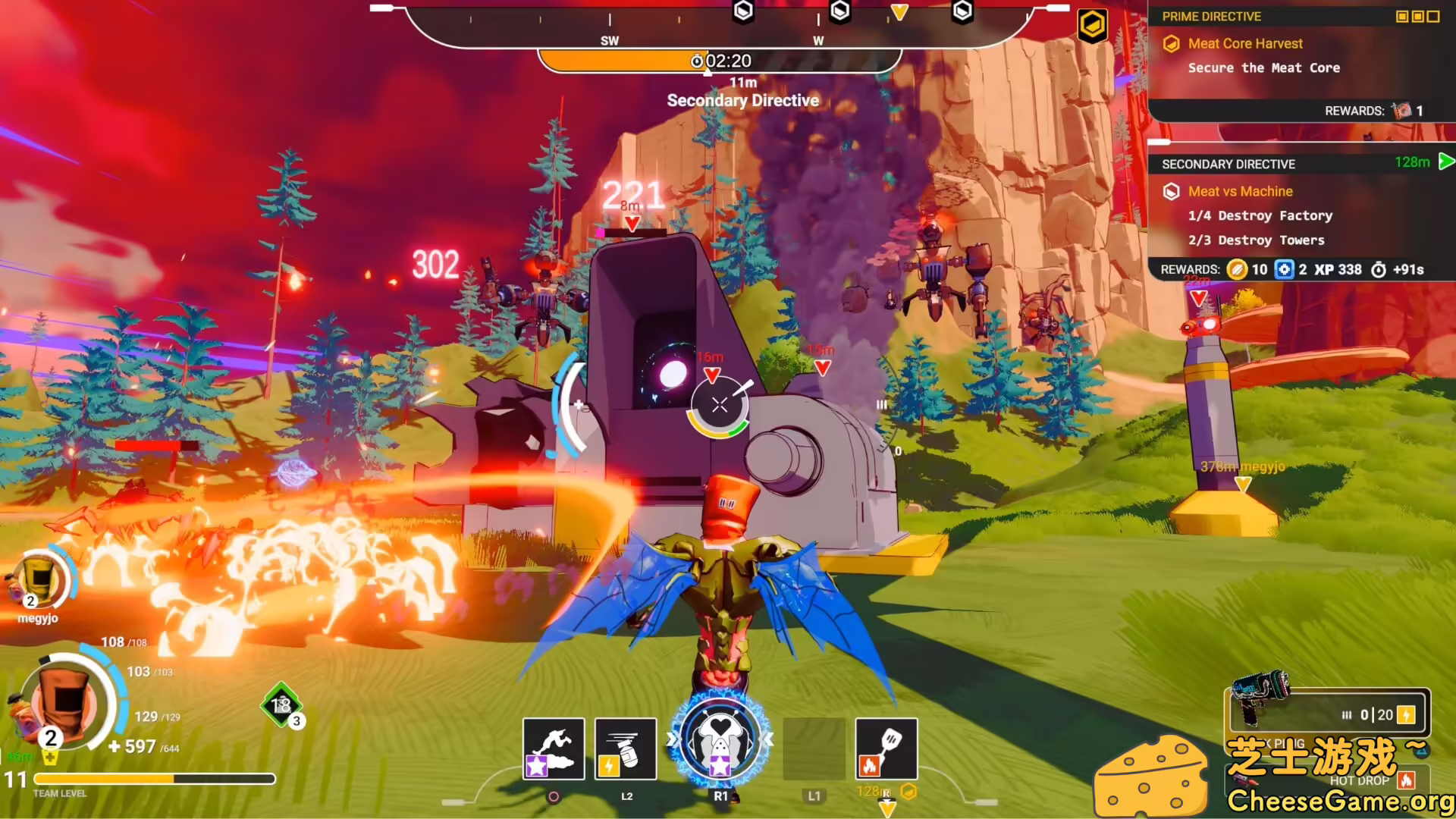
Task: Open the CheeseGame.org watermark link
Action: point(1339,801)
